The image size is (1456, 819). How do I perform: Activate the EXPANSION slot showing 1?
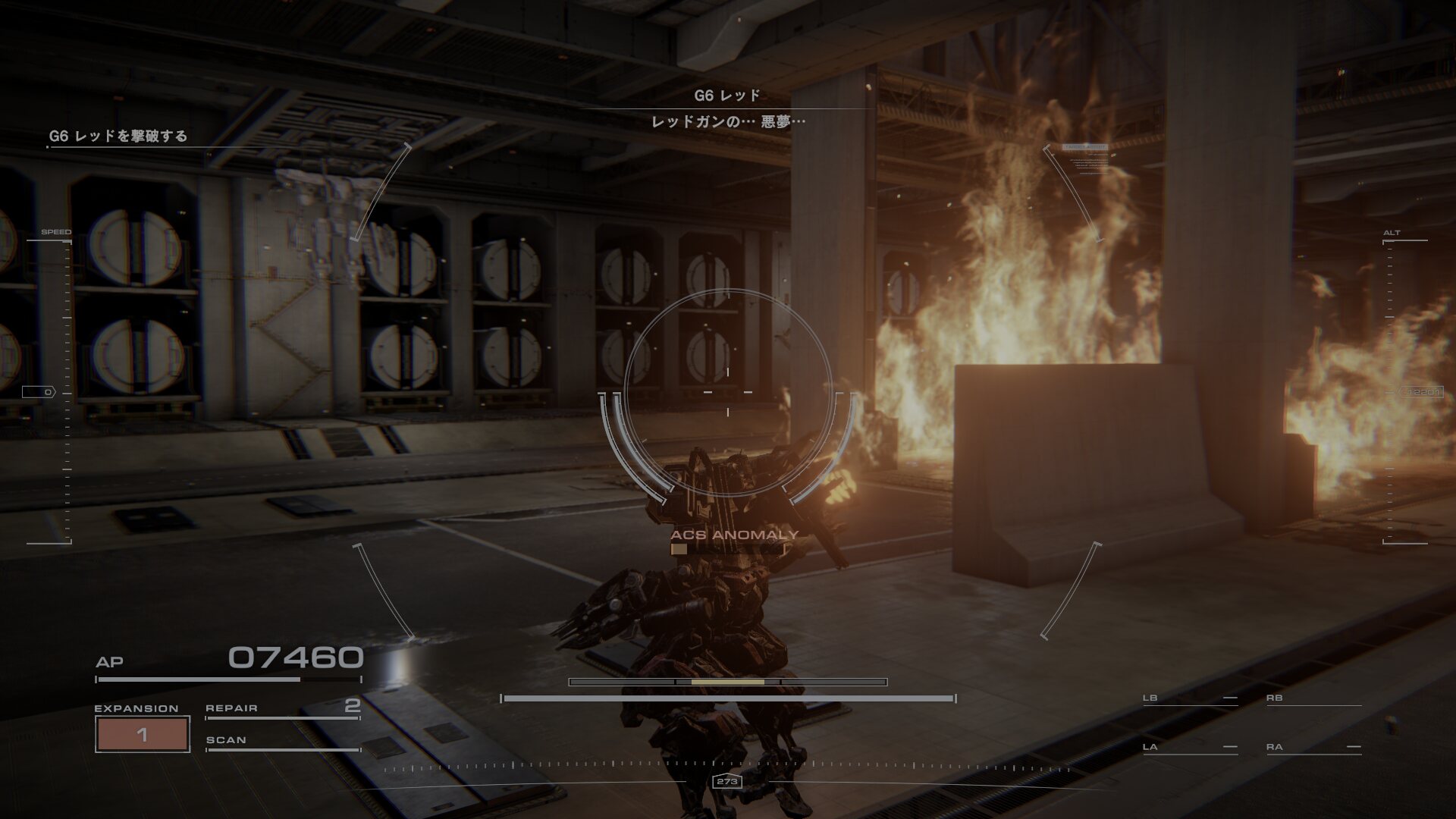(x=142, y=733)
